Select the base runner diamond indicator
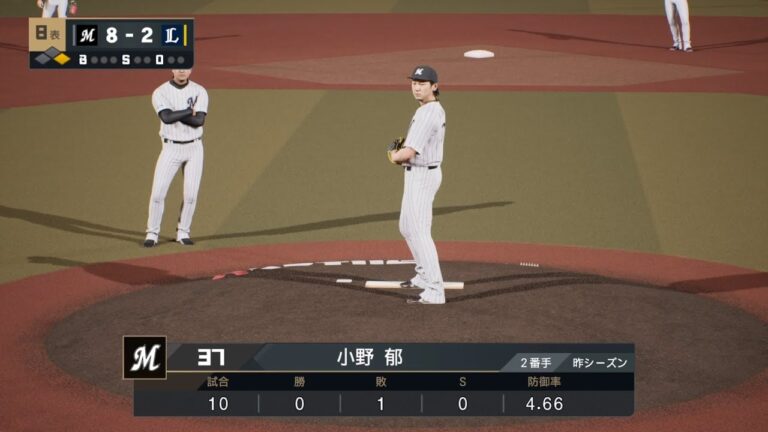Viewport: 768px width, 432px height. tap(51, 58)
